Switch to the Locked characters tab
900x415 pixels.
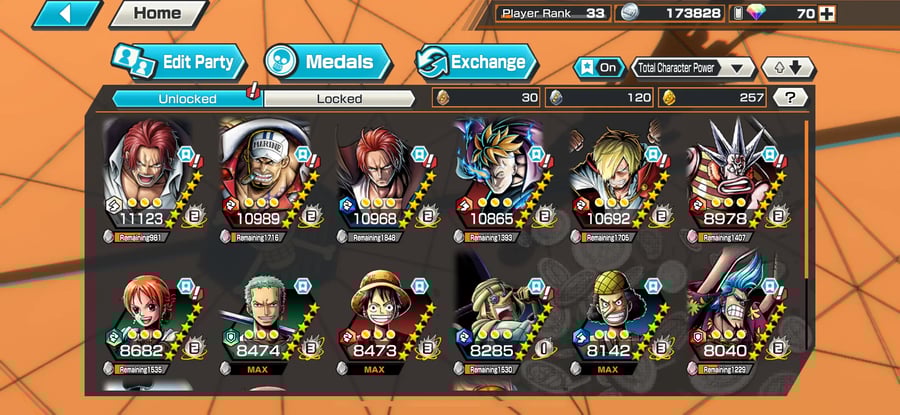tap(339, 98)
